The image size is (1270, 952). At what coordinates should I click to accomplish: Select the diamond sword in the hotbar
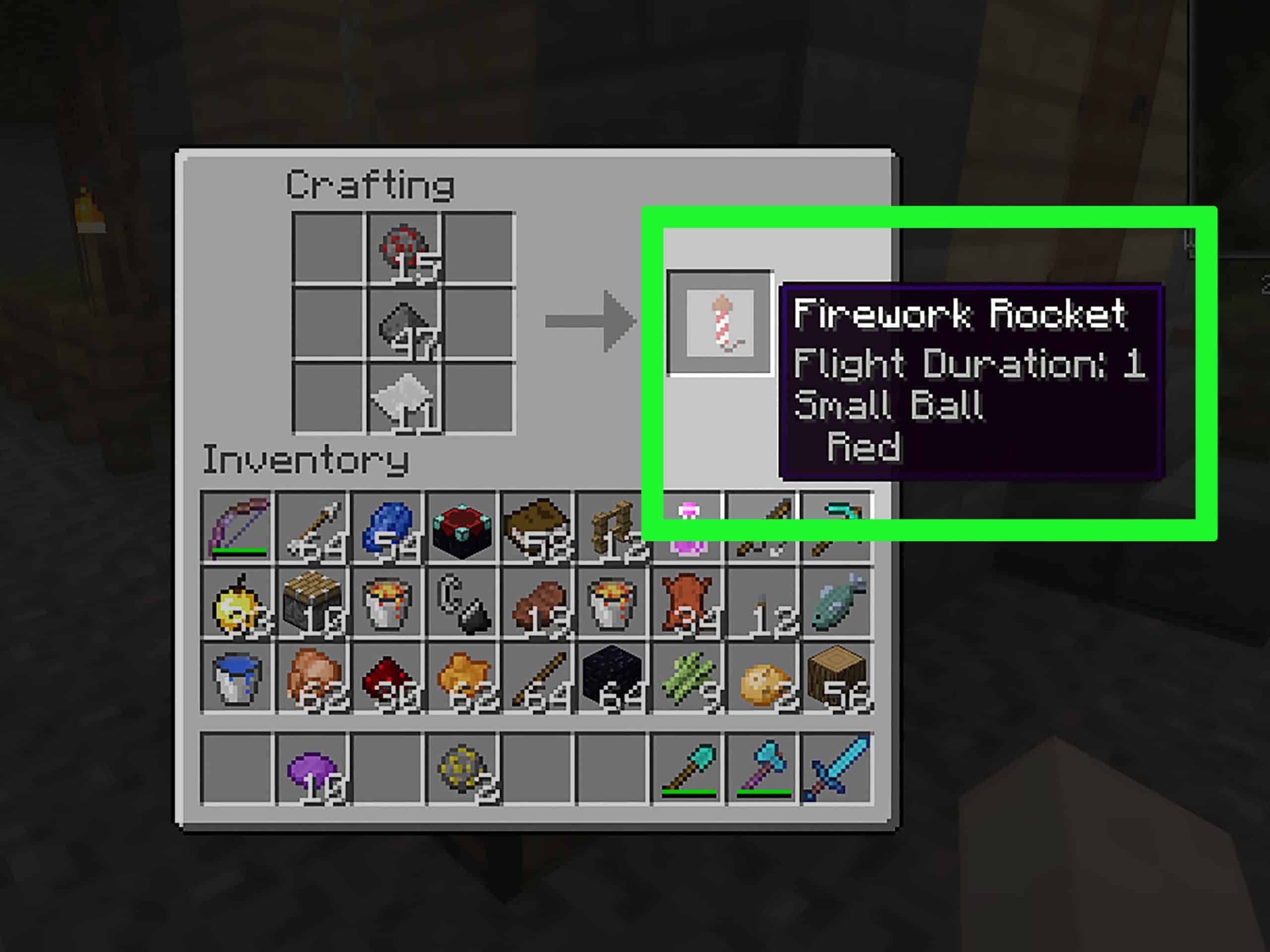[837, 768]
